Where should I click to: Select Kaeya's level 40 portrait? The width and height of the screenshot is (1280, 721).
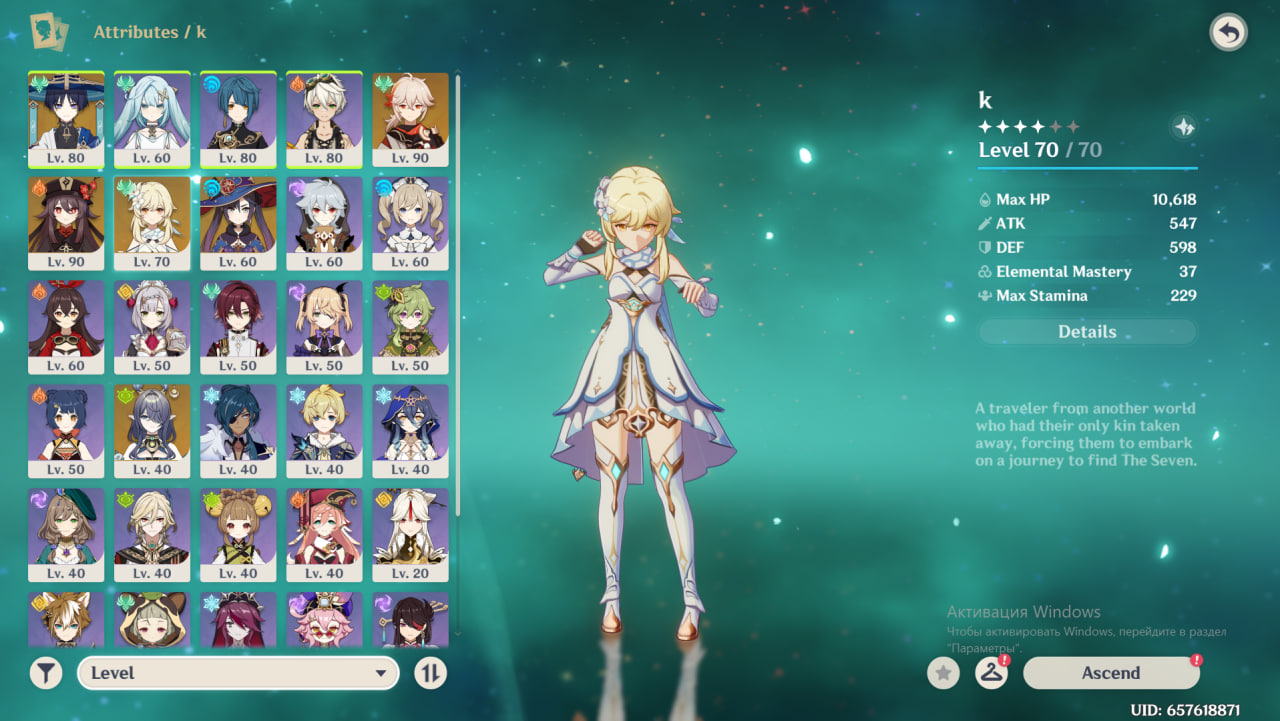pyautogui.click(x=238, y=431)
